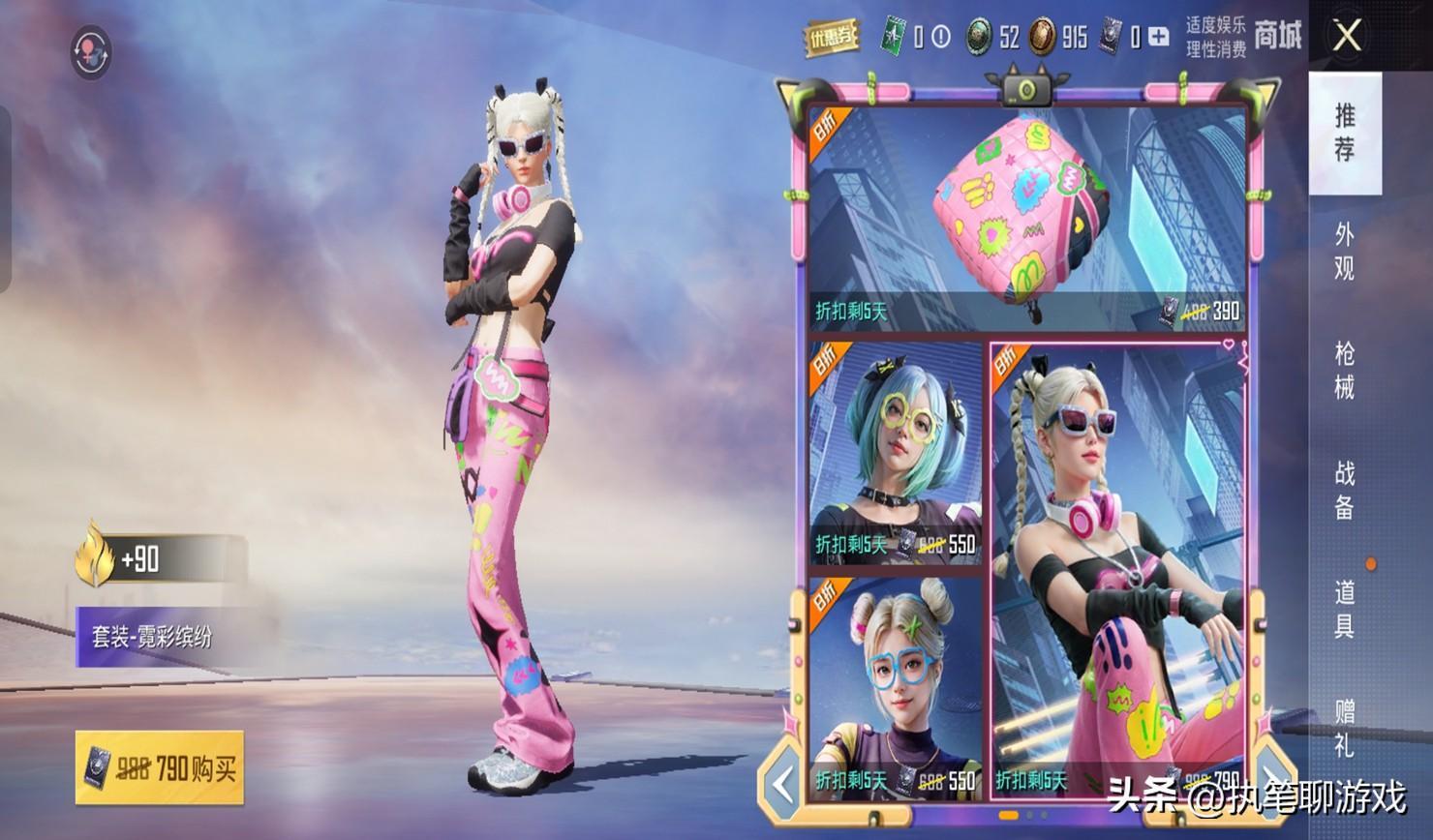Viewport: 1433px width, 840px height.
Task: Click the exclamation info icon beside currency
Action: pyautogui.click(x=940, y=37)
